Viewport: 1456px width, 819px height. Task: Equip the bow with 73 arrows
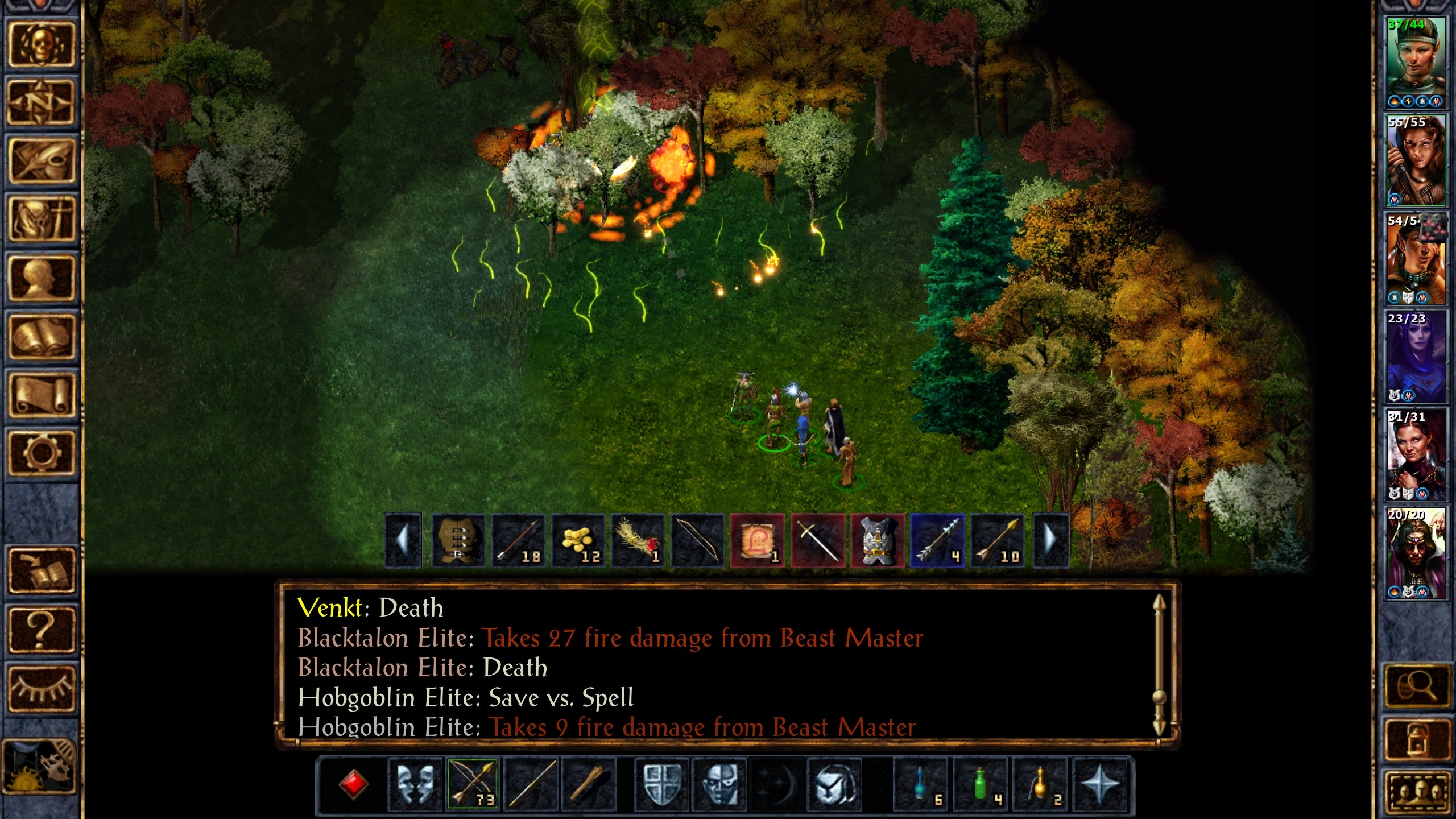pyautogui.click(x=473, y=784)
